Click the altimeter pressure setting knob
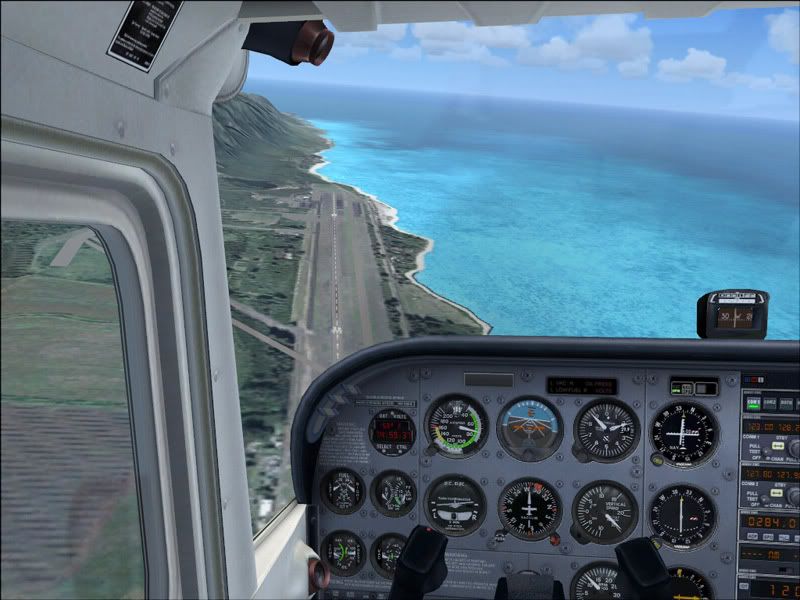 (x=583, y=455)
